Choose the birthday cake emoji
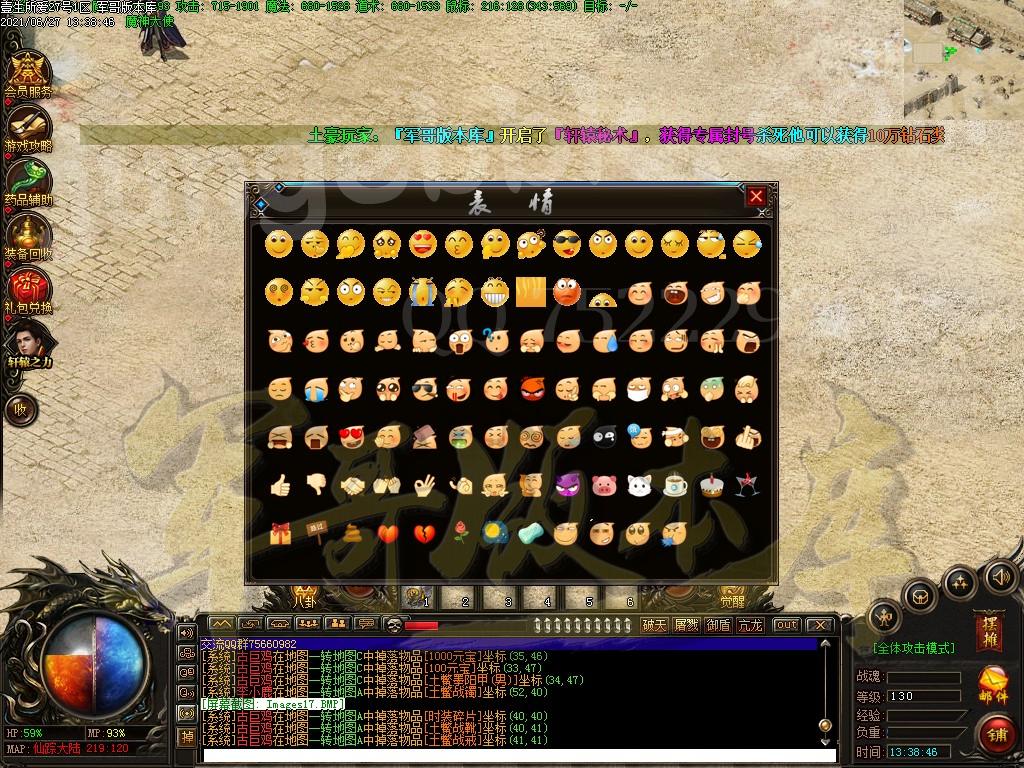1024x768 pixels. coord(711,486)
